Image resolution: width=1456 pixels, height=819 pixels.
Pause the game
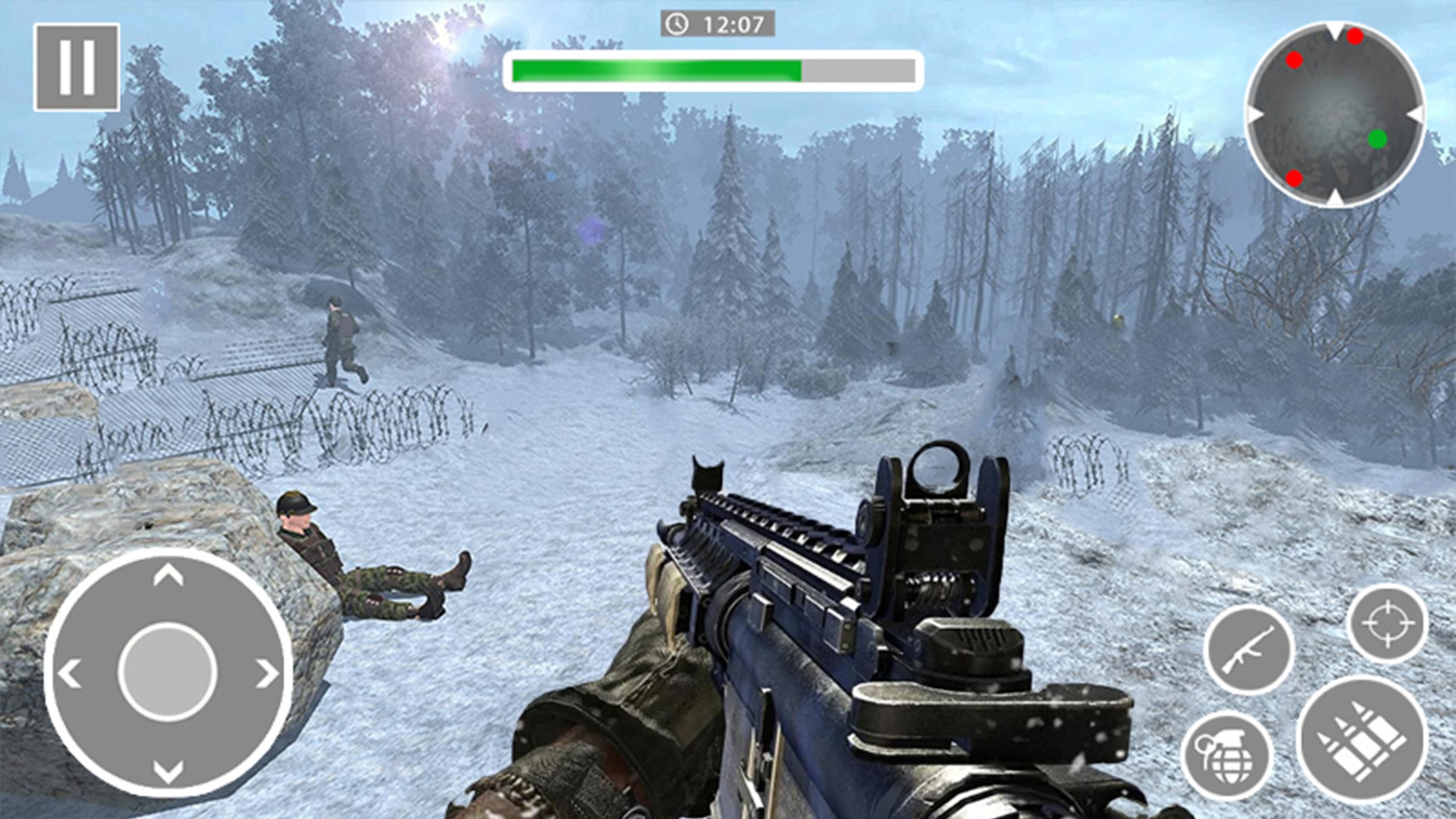77,67
